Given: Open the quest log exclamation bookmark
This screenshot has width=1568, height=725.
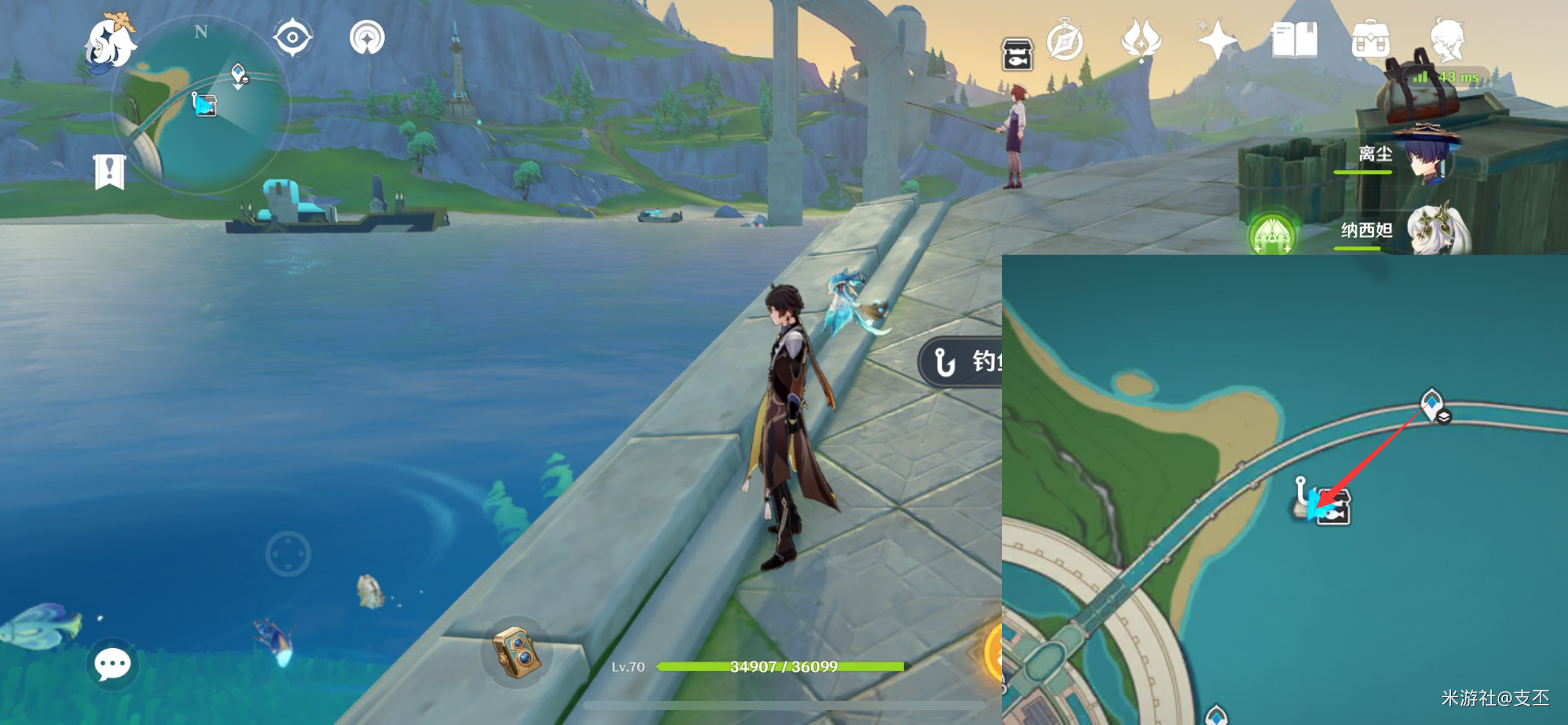Looking at the screenshot, I should pyautogui.click(x=110, y=172).
